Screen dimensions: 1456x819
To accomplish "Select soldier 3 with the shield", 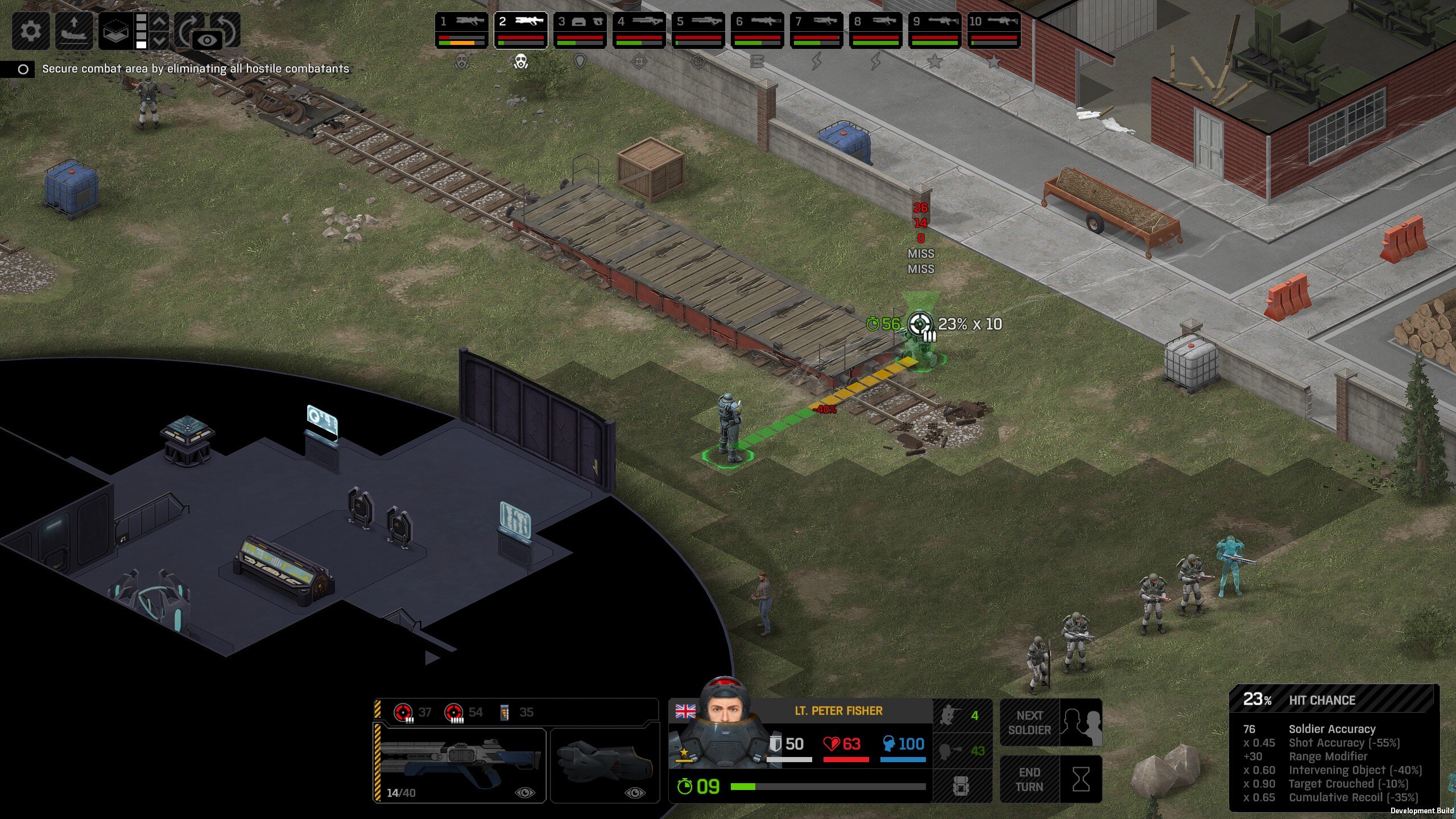I will click(x=580, y=30).
